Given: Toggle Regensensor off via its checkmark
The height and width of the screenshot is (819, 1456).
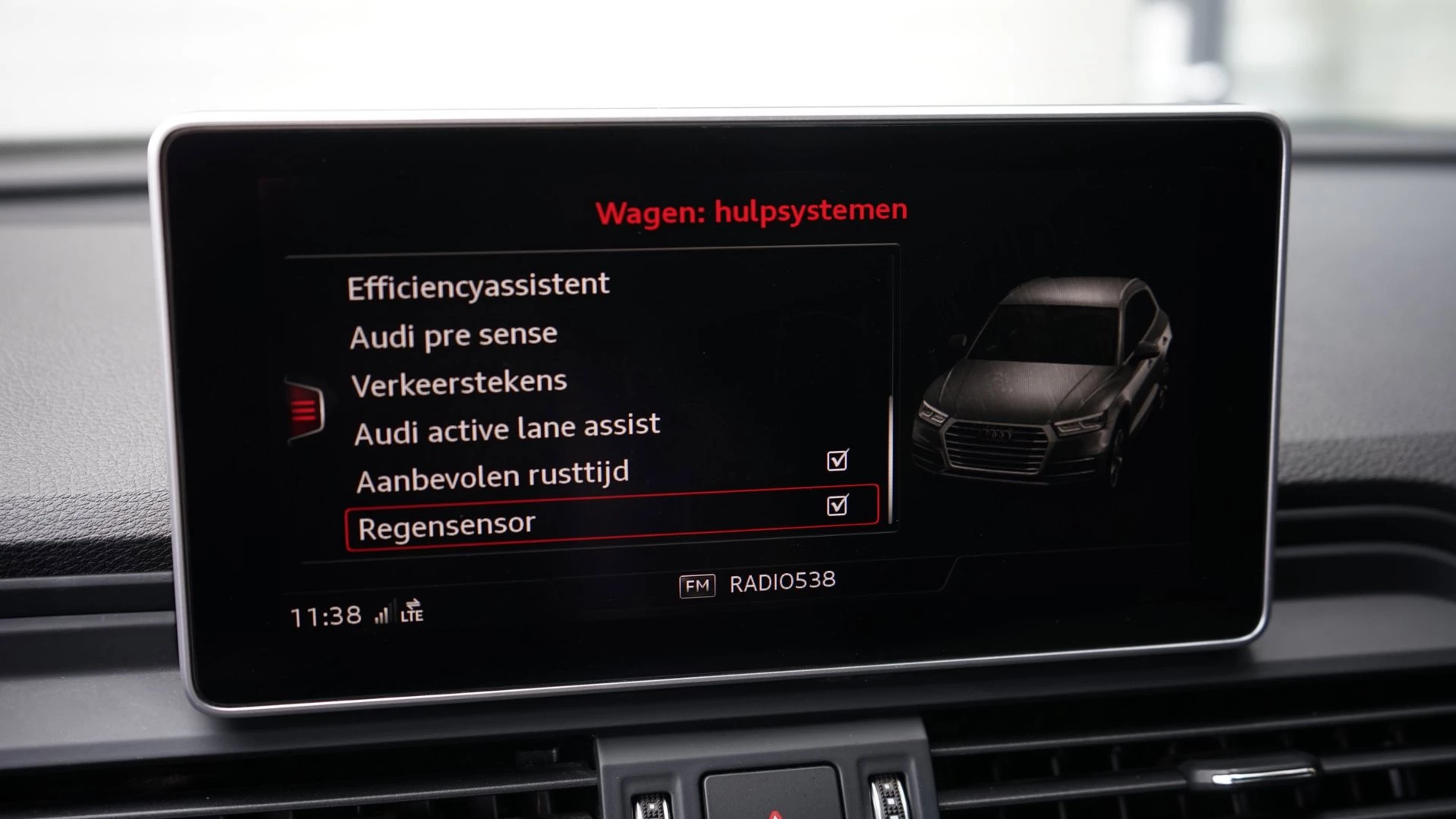Looking at the screenshot, I should (x=837, y=506).
